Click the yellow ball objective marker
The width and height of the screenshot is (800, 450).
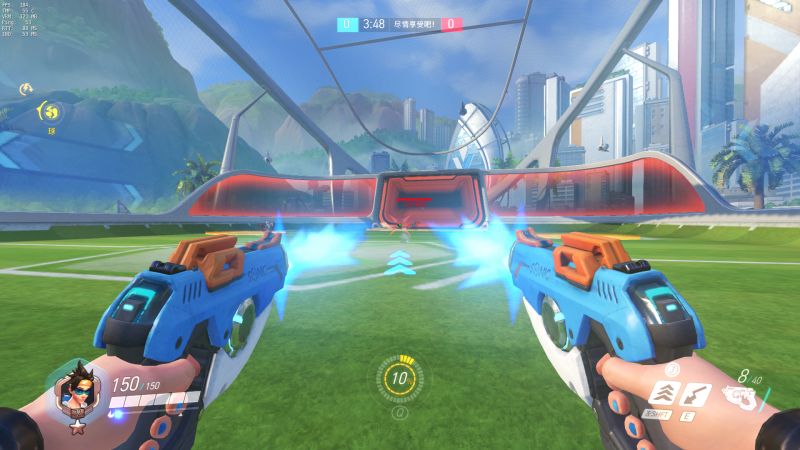pyautogui.click(x=51, y=109)
